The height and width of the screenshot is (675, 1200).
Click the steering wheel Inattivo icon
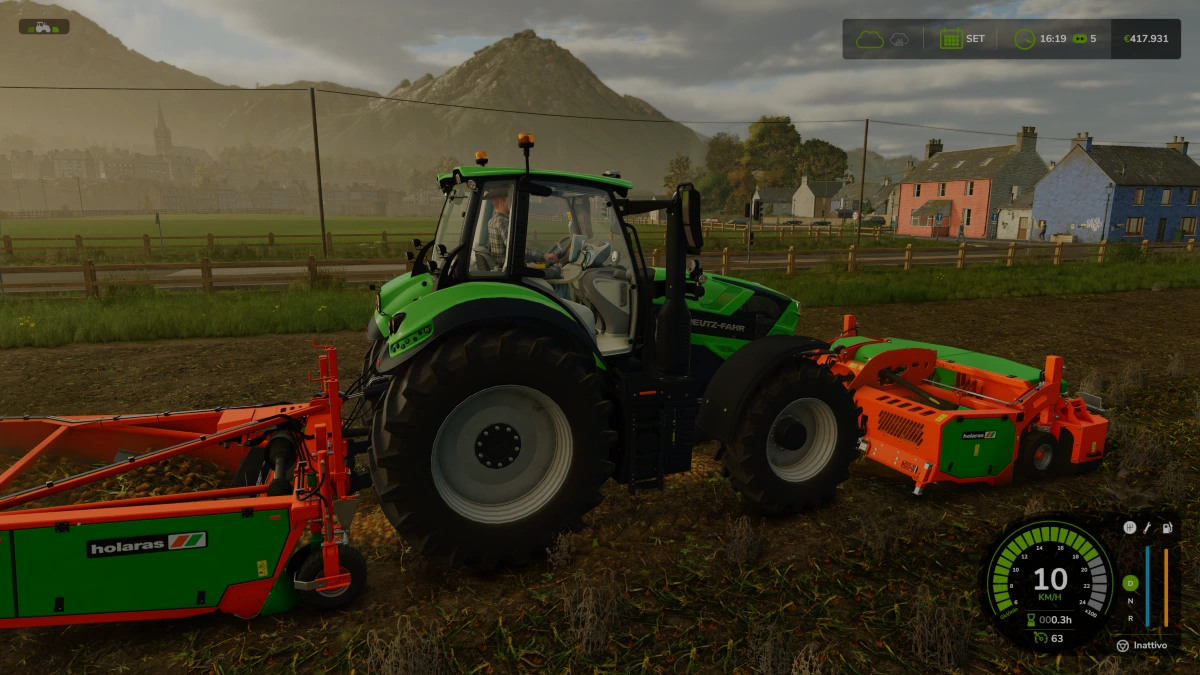[1122, 646]
